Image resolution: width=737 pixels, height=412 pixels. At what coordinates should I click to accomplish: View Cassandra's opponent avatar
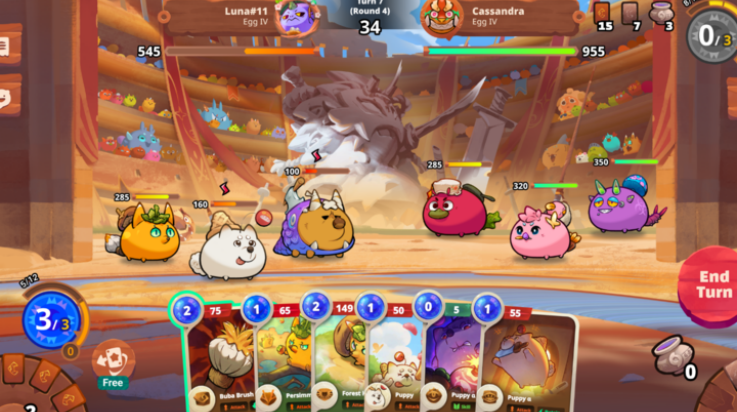pos(439,16)
